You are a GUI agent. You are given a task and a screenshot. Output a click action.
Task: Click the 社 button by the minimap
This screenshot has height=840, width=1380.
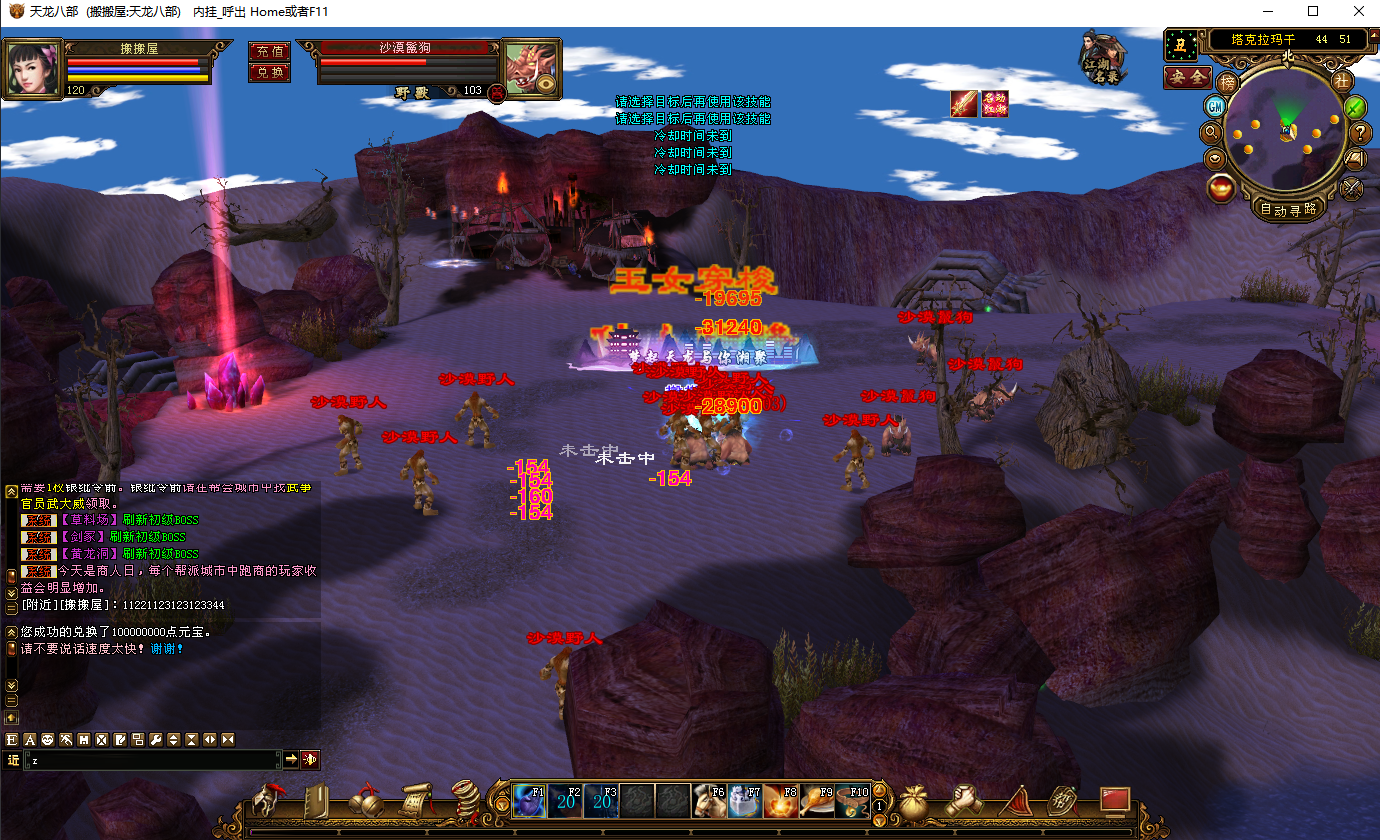[1342, 82]
